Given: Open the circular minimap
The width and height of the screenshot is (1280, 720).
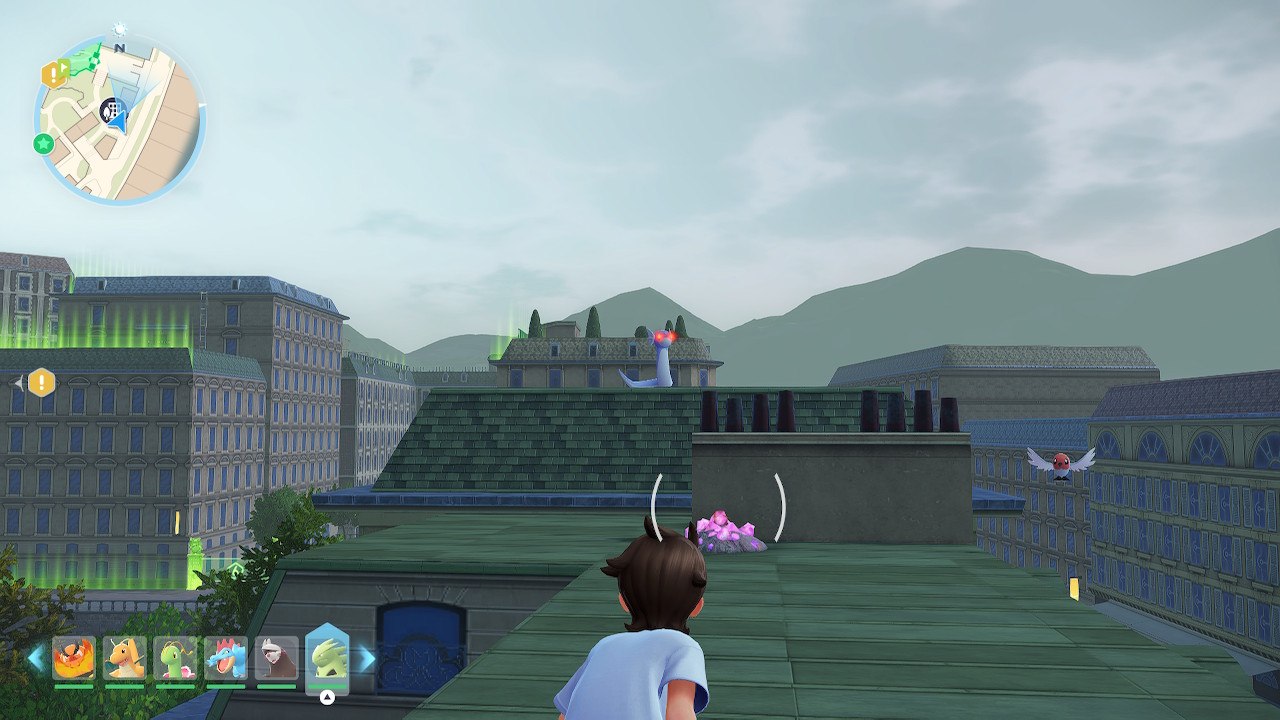Looking at the screenshot, I should pos(119,120).
